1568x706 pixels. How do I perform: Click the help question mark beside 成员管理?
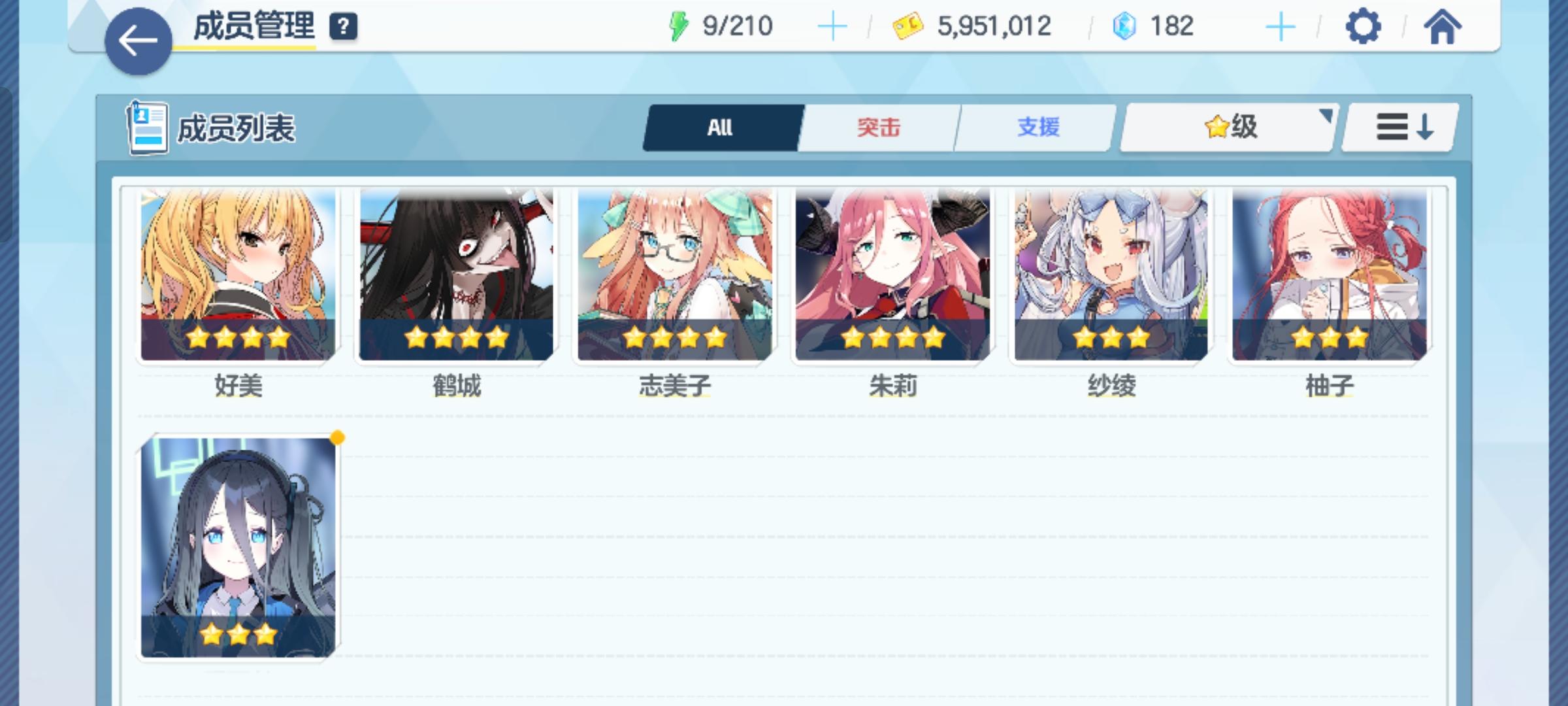344,27
